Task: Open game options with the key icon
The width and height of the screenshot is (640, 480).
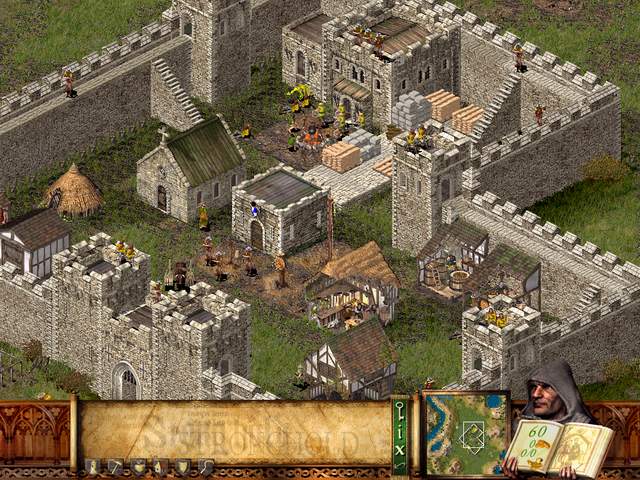Action: coord(400,408)
